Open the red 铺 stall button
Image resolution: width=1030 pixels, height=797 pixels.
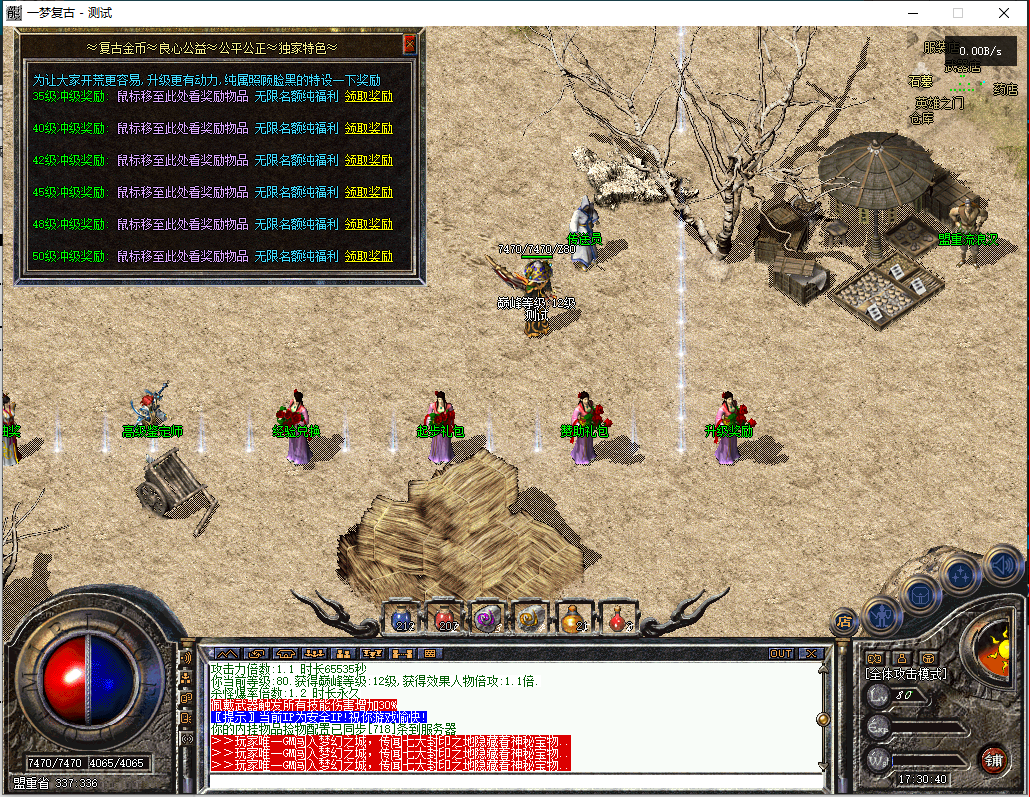992,758
